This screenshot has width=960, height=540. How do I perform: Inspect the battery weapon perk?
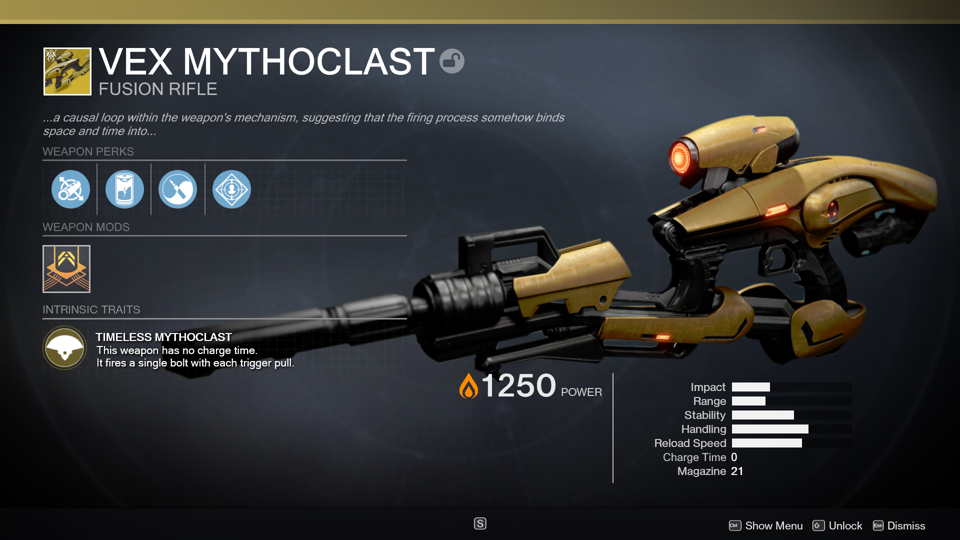(125, 189)
